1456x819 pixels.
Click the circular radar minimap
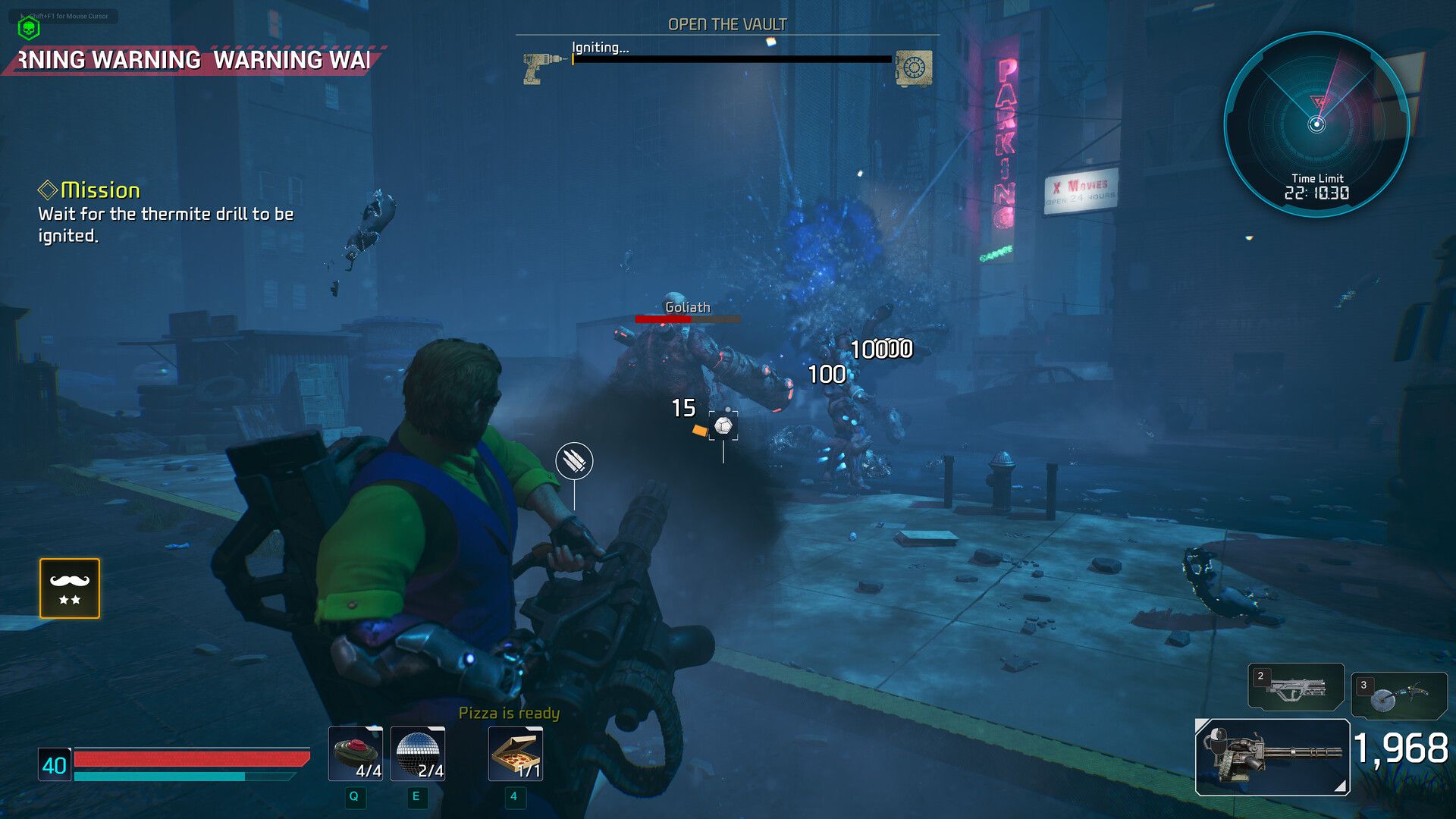(x=1316, y=124)
